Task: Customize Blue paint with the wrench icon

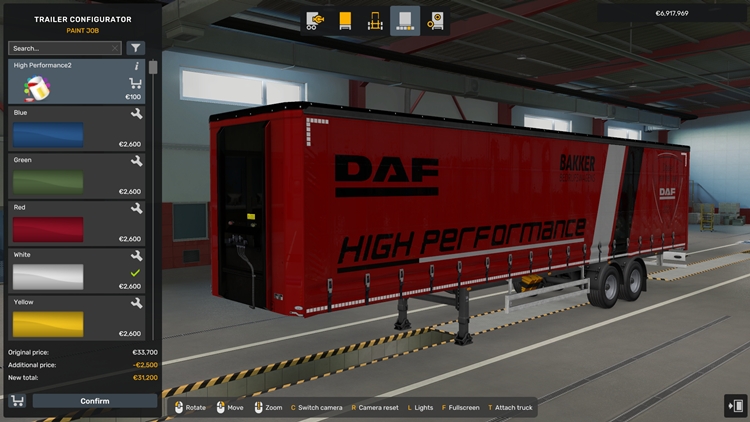Action: click(137, 115)
